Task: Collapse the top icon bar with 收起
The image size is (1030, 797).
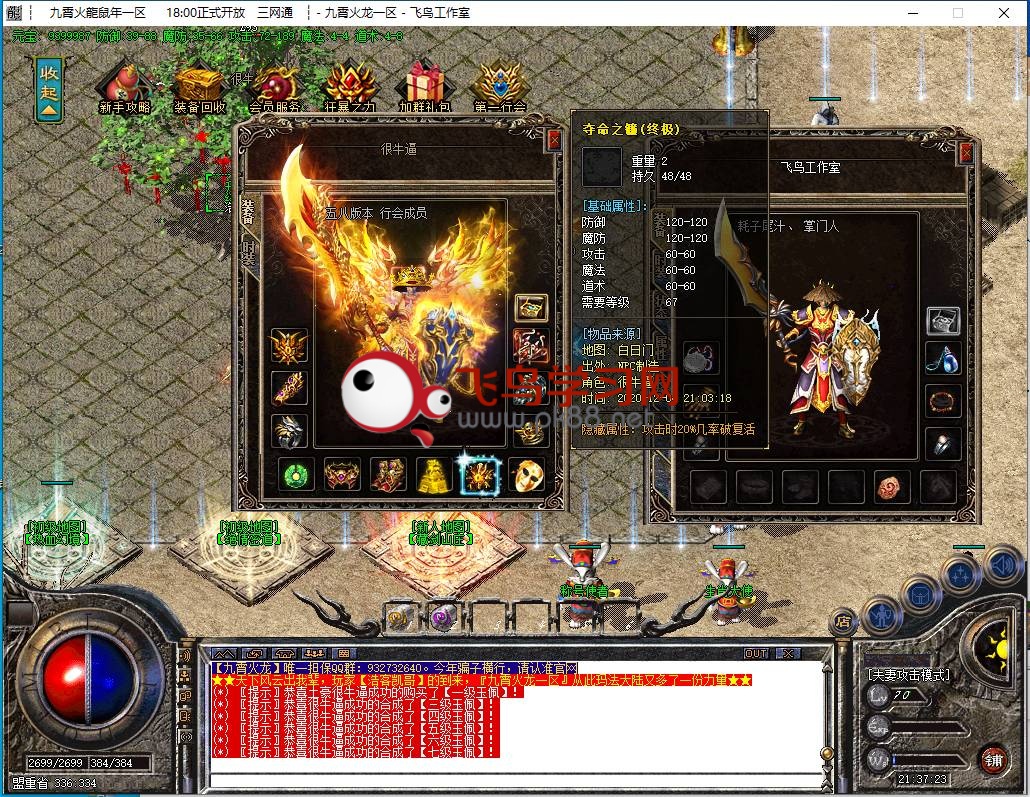Action: (48, 88)
